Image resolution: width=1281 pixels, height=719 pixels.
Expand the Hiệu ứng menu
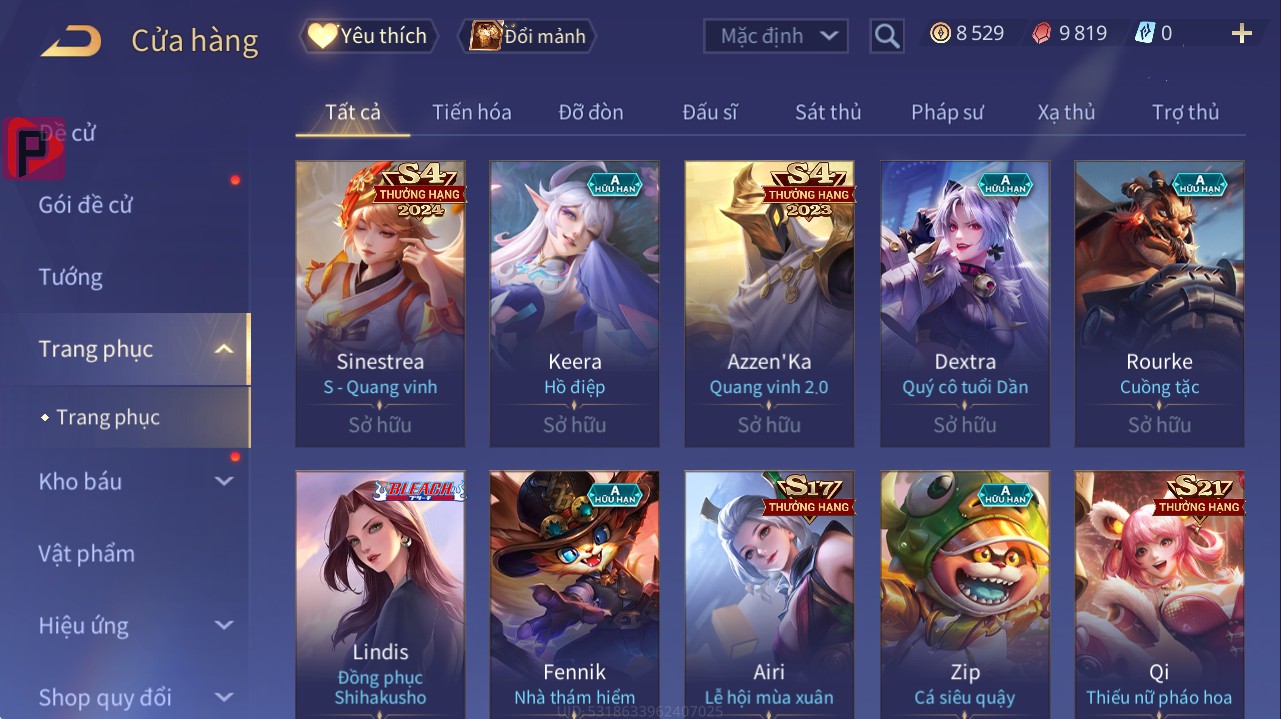click(x=135, y=626)
